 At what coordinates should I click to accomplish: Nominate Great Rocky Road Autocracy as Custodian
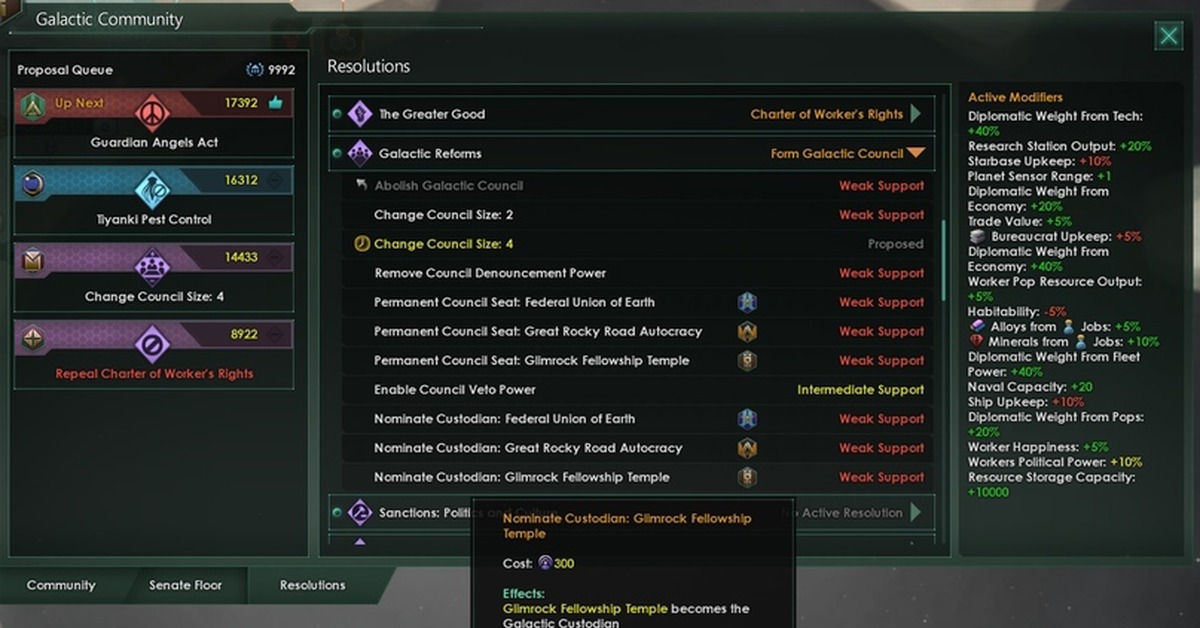528,448
